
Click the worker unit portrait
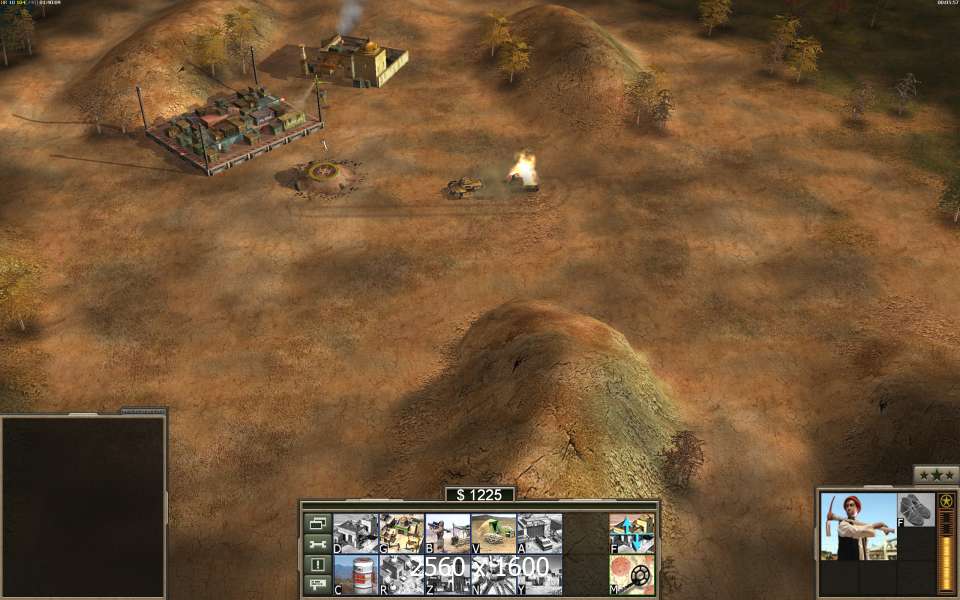pos(858,526)
